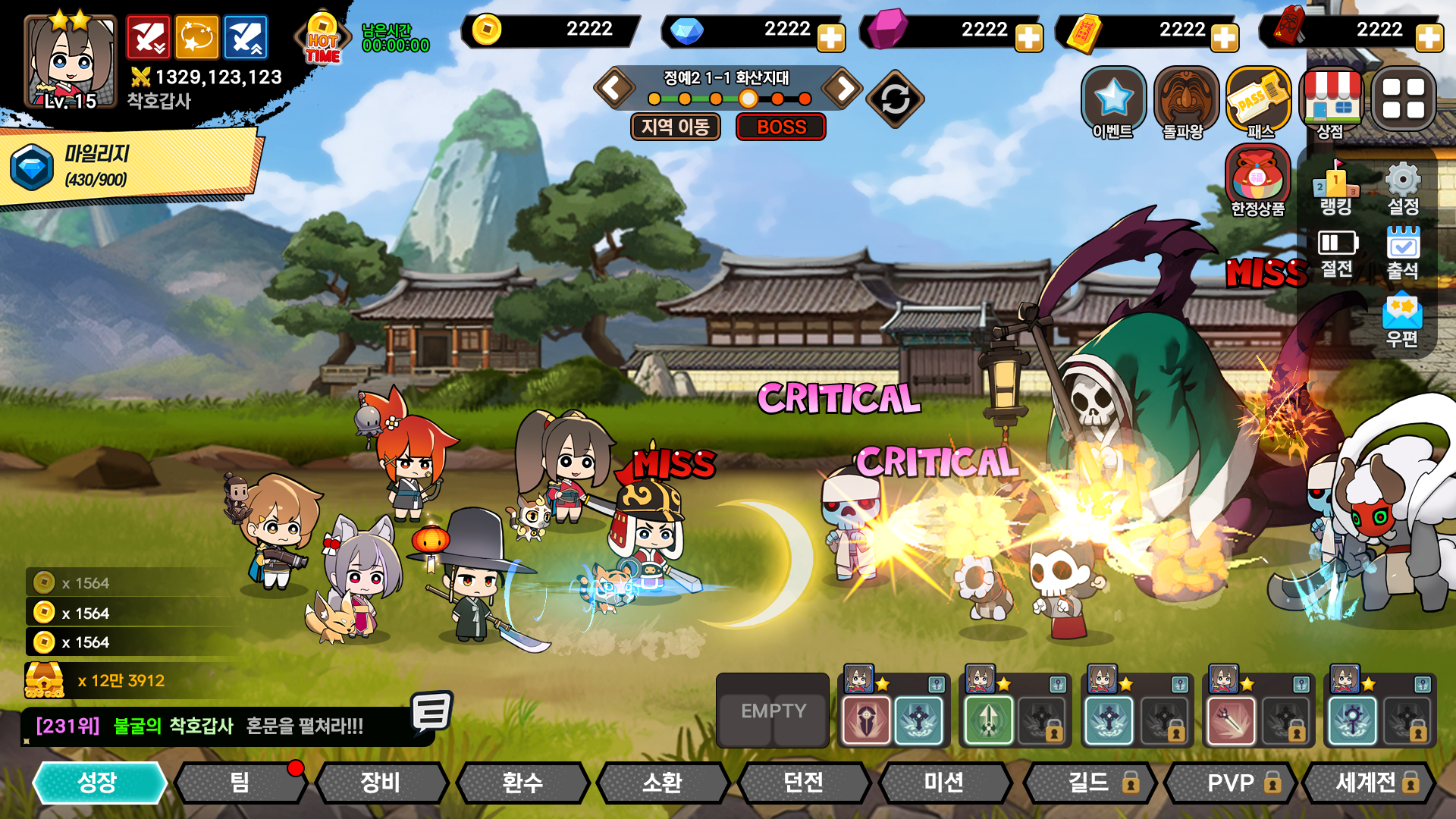Click the 지역 이동 button

[x=675, y=127]
